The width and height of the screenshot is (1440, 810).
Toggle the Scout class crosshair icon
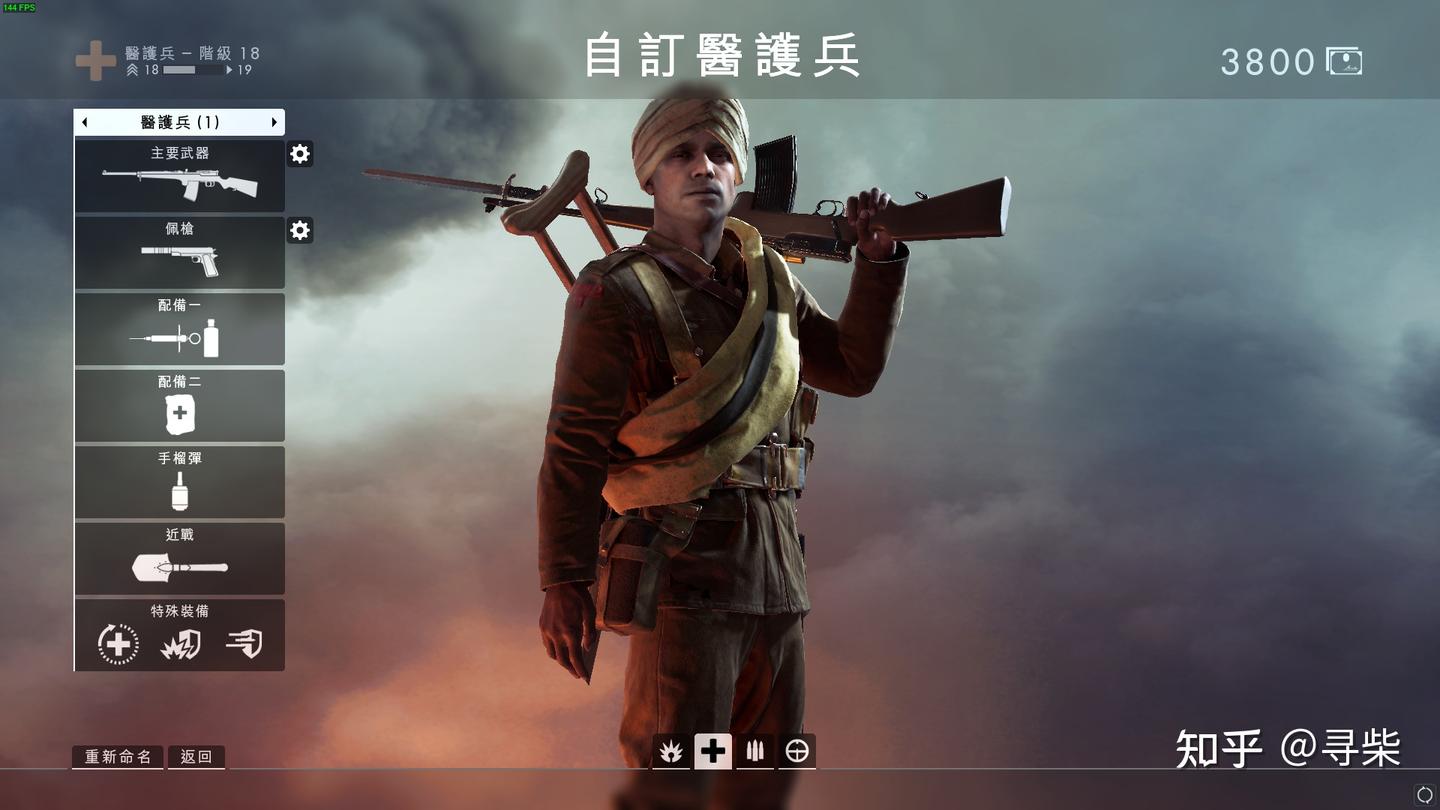click(x=797, y=751)
